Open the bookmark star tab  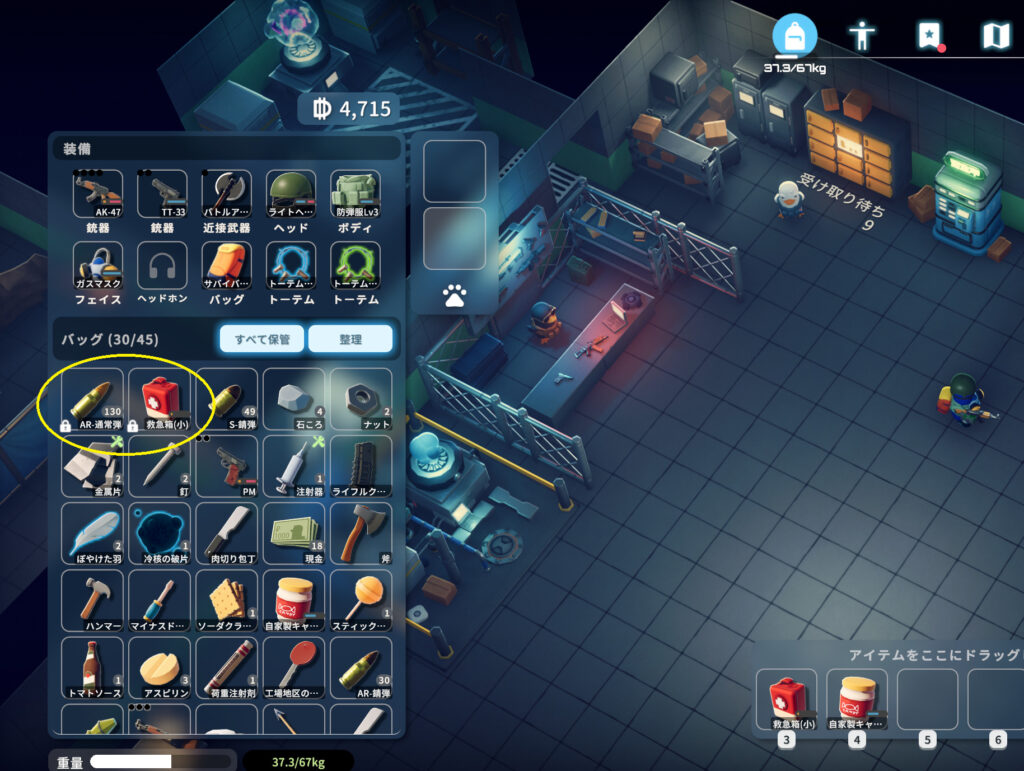tap(929, 37)
